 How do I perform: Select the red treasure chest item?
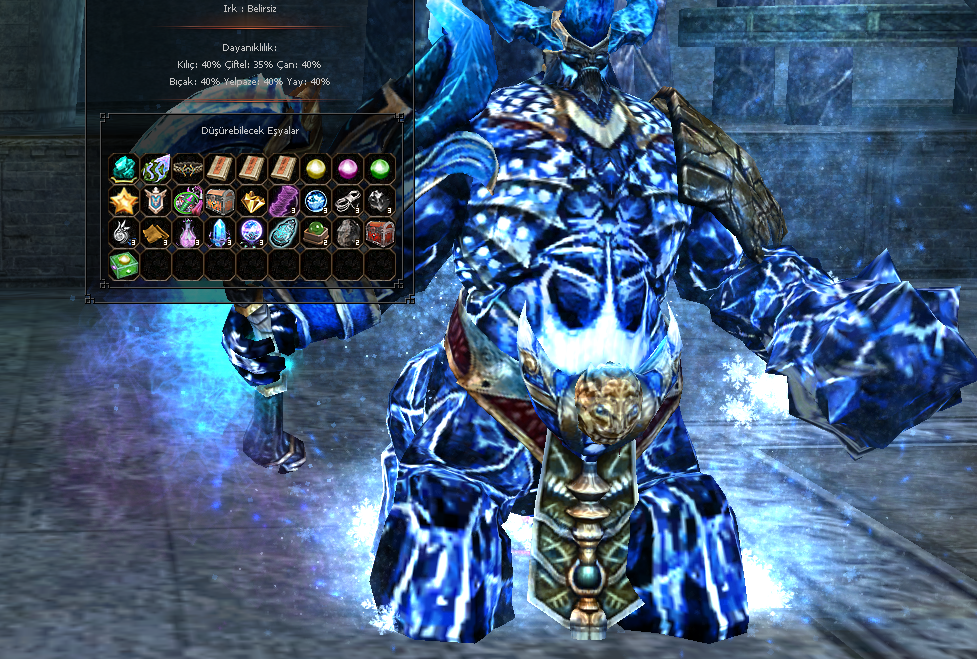[380, 233]
